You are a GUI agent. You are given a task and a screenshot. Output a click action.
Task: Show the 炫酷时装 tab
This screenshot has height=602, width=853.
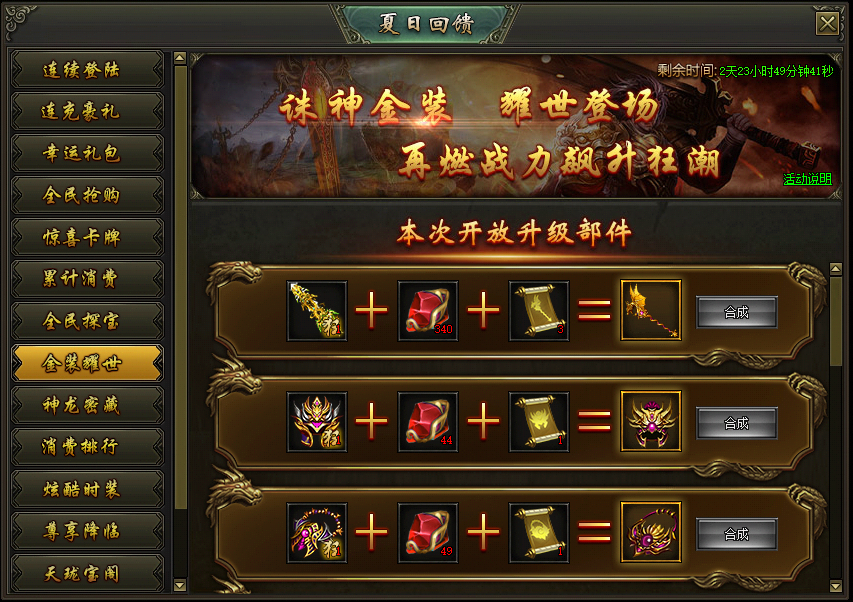(87, 490)
